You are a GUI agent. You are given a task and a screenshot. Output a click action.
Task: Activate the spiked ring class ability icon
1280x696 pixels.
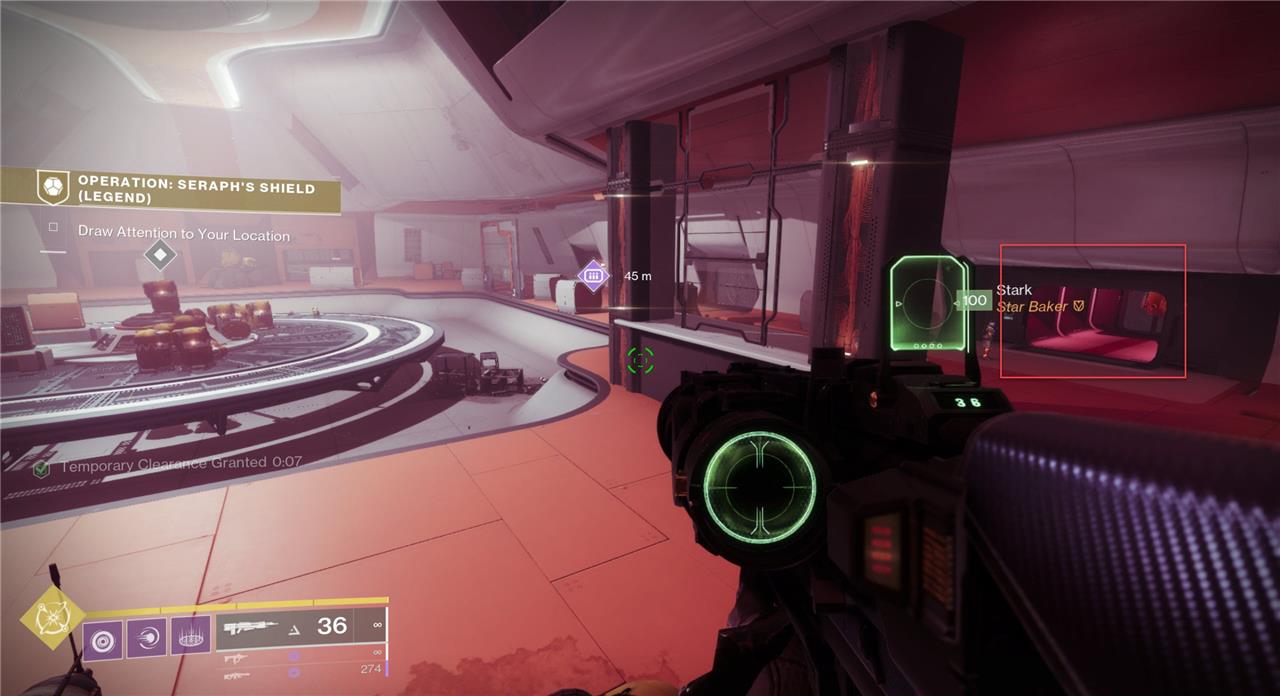pyautogui.click(x=191, y=636)
